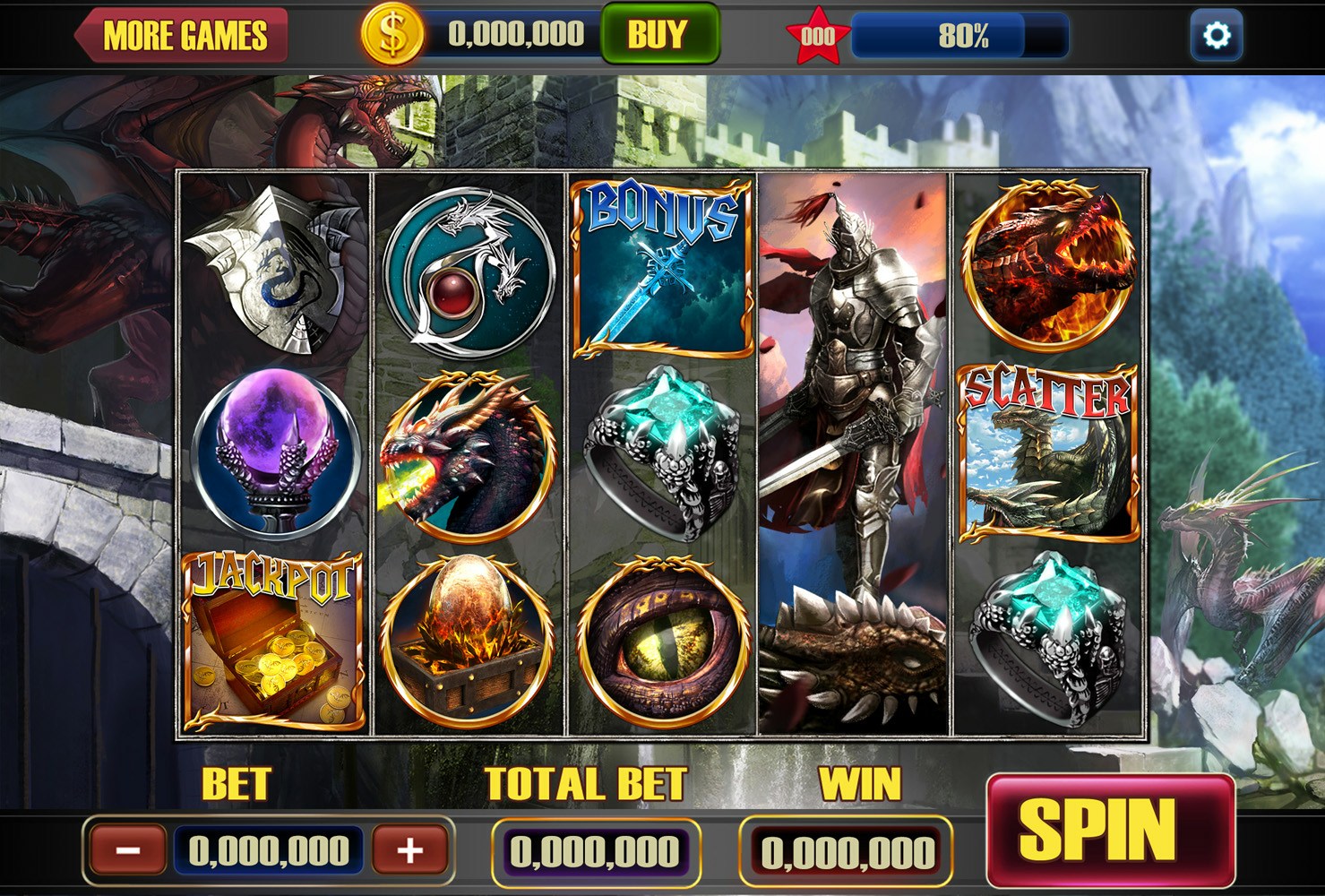Open Settings via the gear icon
The image size is (1325, 896).
pyautogui.click(x=1217, y=34)
